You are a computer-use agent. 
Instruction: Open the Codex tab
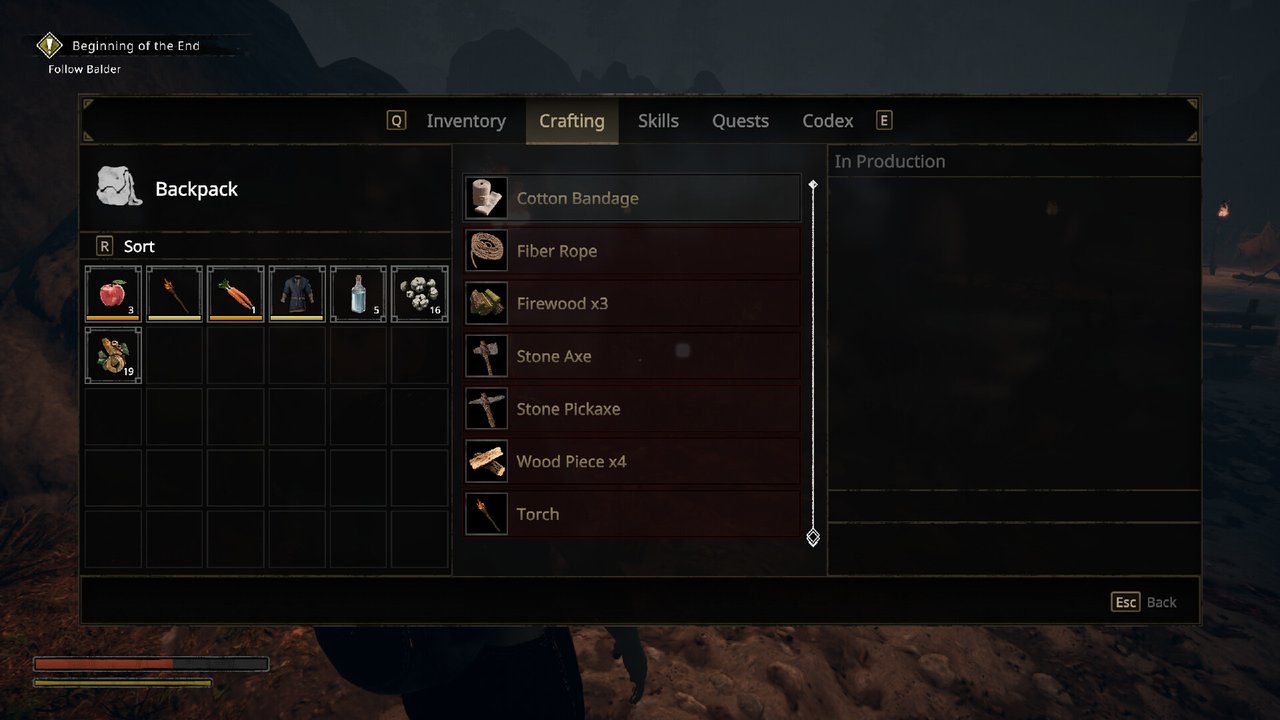[x=828, y=121]
